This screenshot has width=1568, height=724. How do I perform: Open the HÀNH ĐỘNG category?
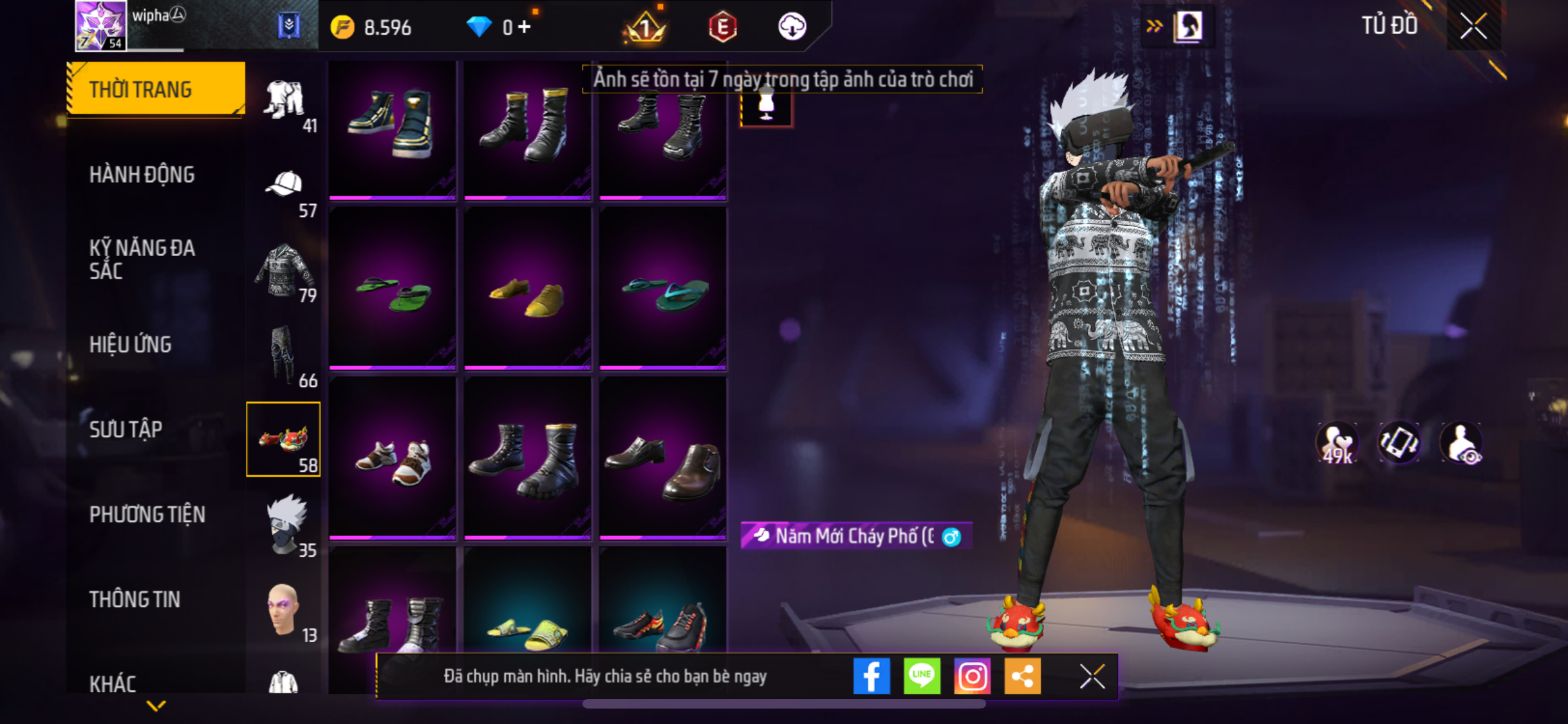tap(142, 174)
